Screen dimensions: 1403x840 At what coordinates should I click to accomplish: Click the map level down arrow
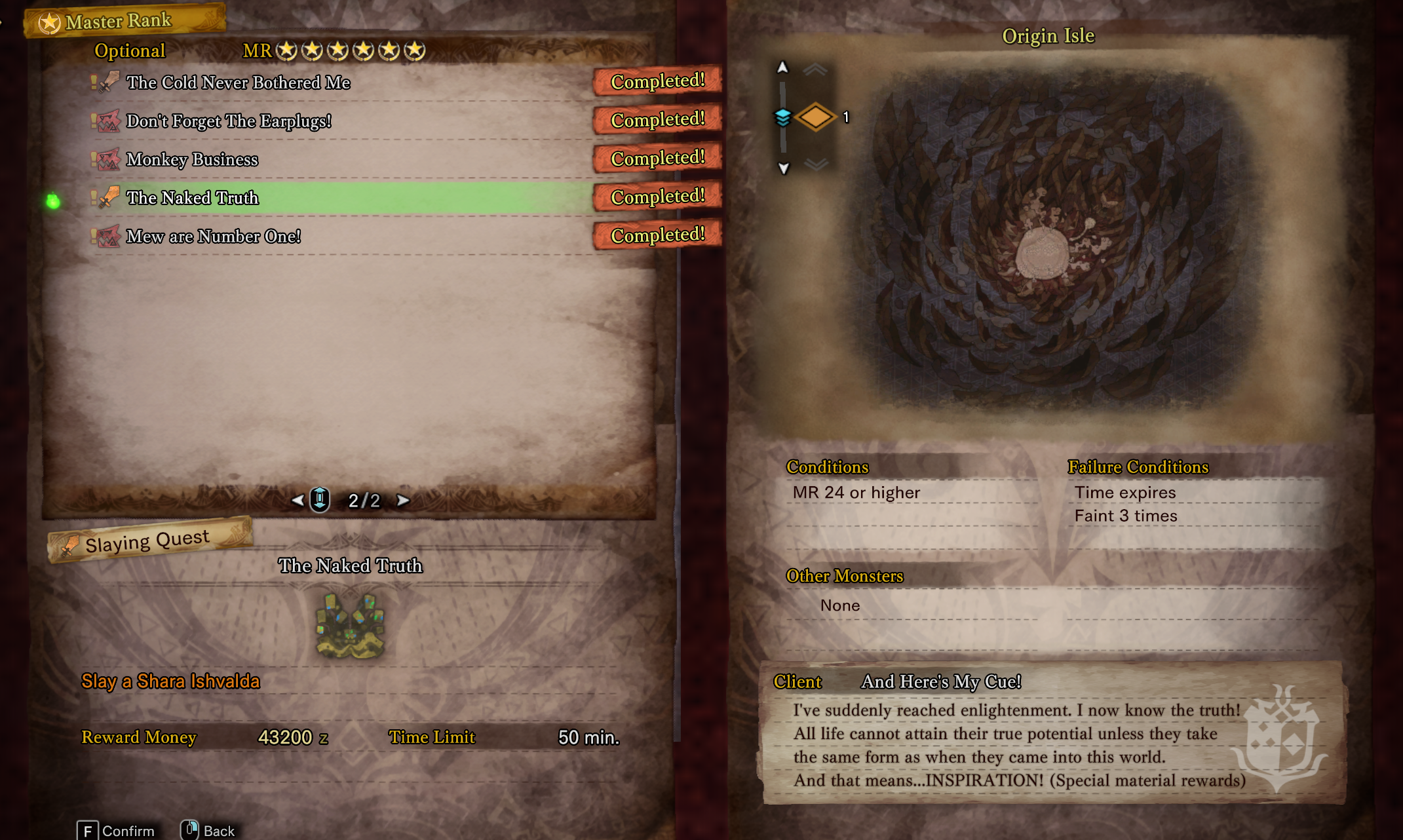pyautogui.click(x=783, y=168)
